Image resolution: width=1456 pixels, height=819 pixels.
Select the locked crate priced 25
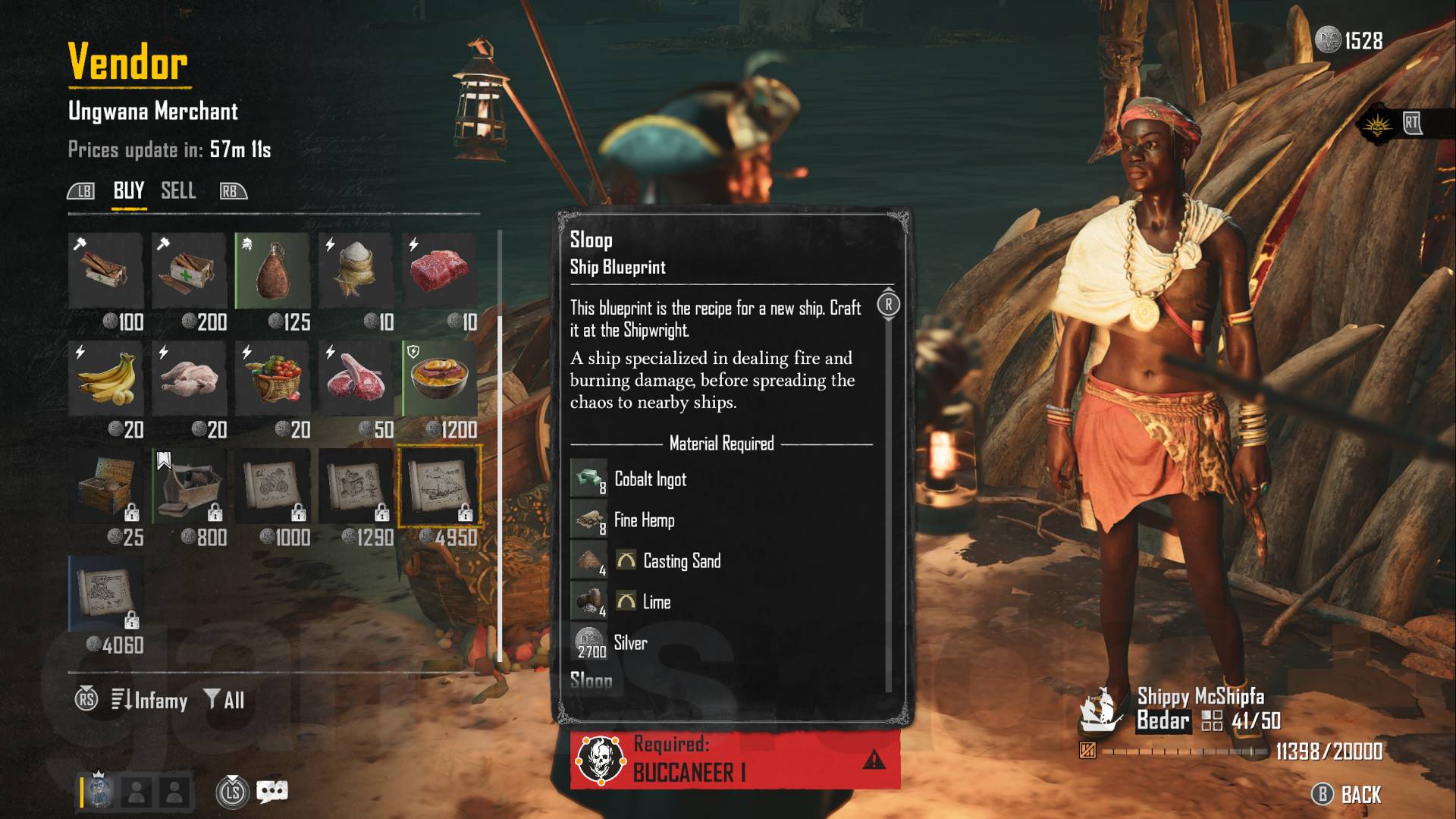click(106, 486)
